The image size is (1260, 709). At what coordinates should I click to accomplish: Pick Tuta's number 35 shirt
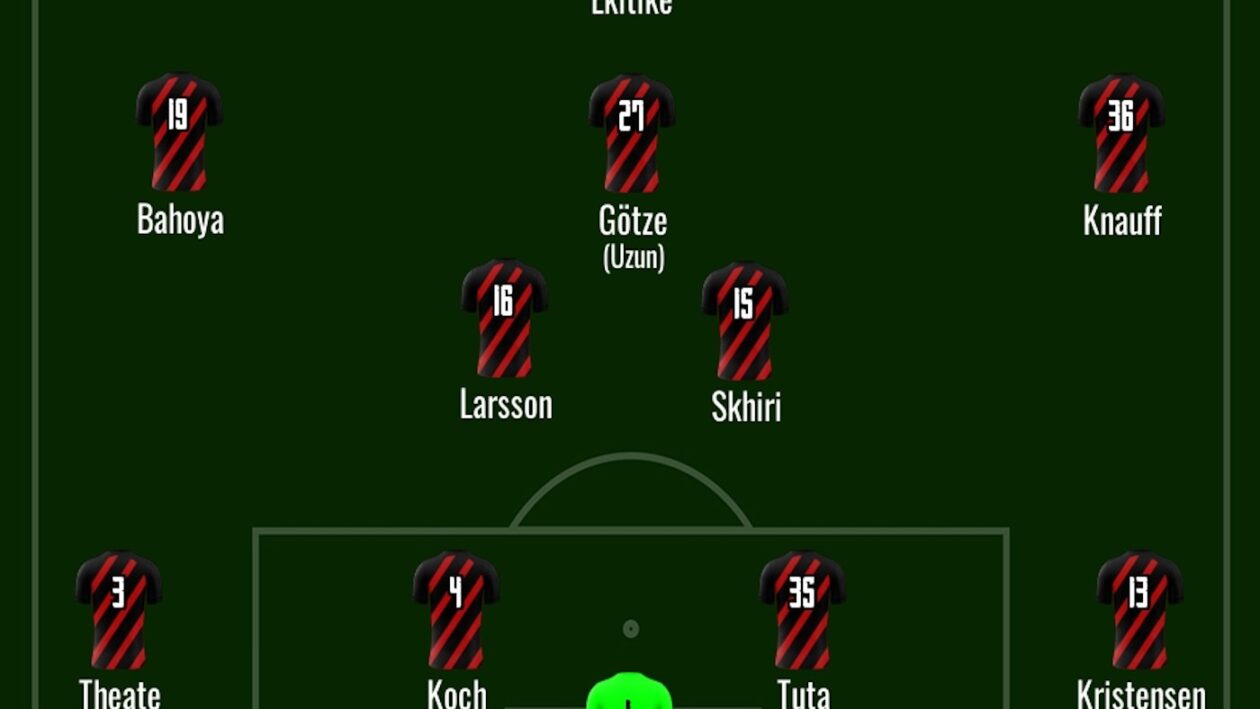click(802, 609)
